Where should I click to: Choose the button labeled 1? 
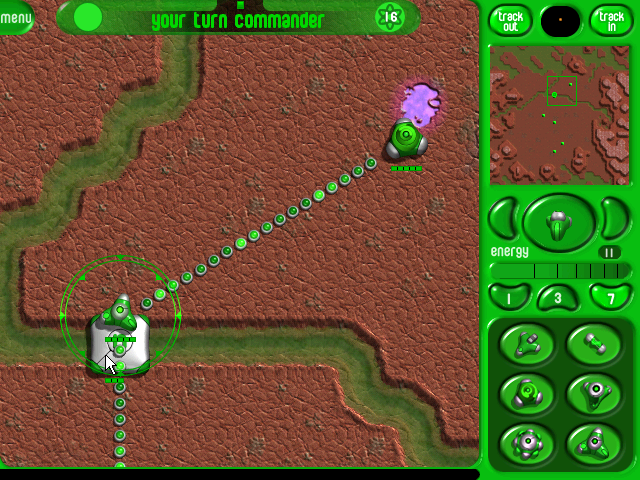pyautogui.click(x=509, y=296)
